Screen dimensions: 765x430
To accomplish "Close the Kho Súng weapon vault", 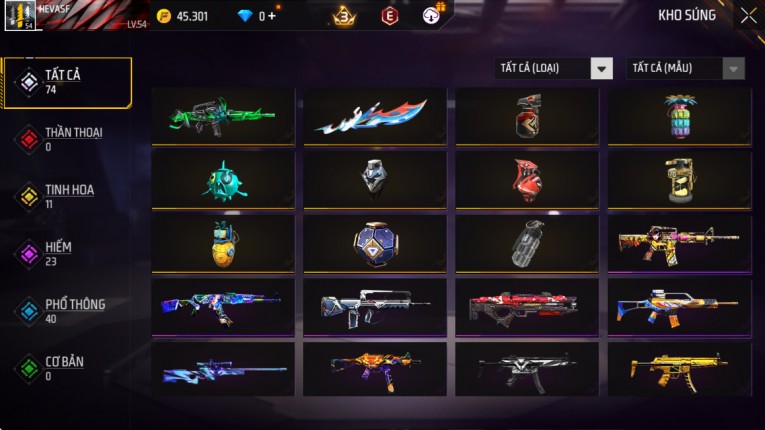I will click(748, 16).
